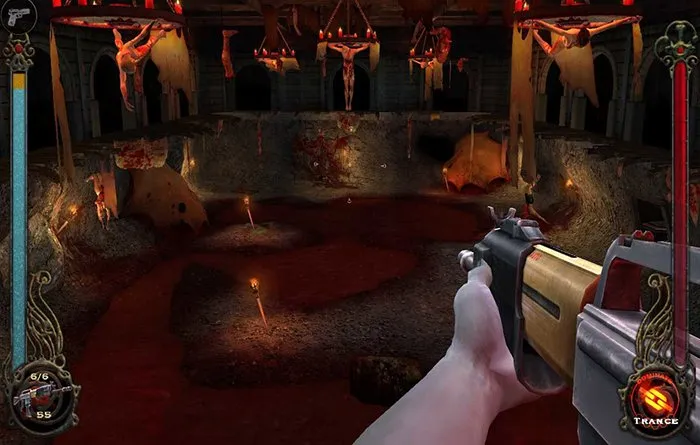This screenshot has width=700, height=445.
Task: Click the pistol icon in the corner
Action: click(x=17, y=17)
